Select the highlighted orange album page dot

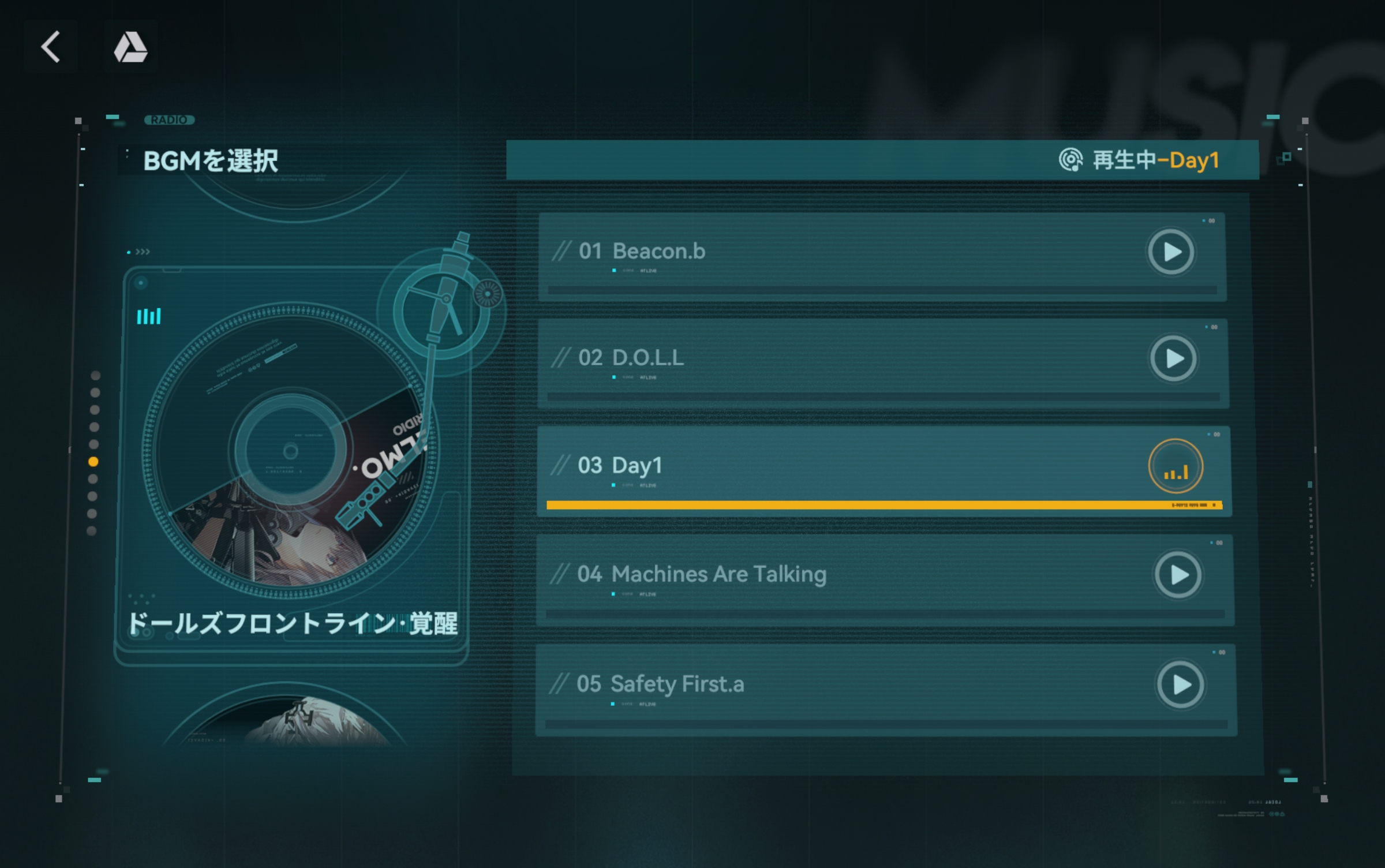(x=93, y=462)
